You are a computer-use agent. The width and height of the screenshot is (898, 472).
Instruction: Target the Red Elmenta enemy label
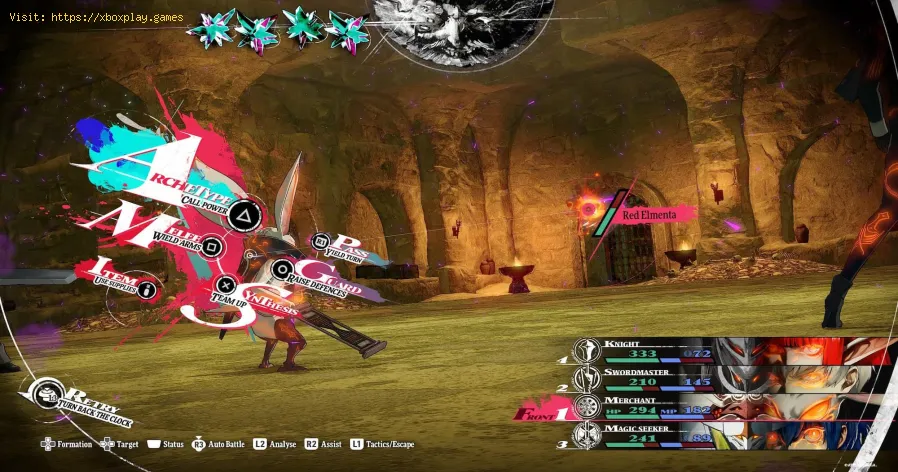[x=648, y=214]
